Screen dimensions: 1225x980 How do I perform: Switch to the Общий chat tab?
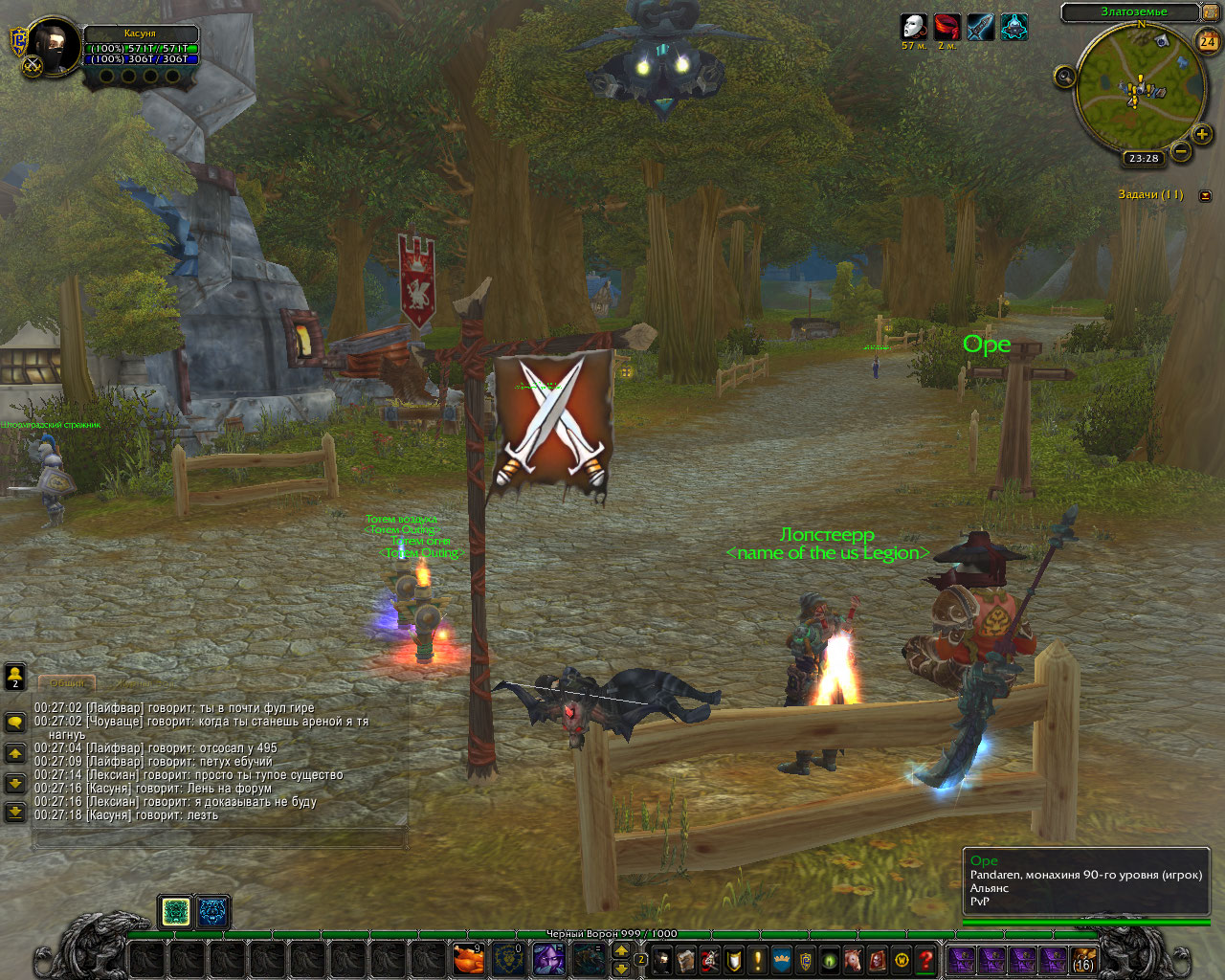(x=67, y=683)
